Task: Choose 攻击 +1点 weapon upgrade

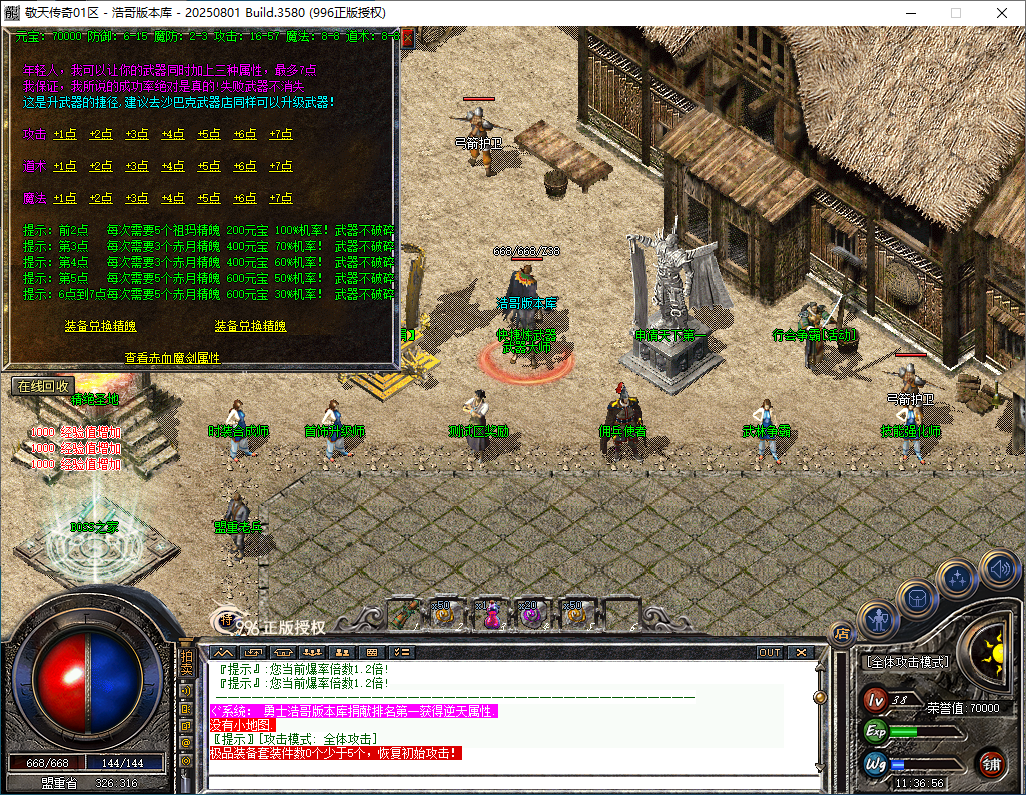Action: [x=65, y=134]
